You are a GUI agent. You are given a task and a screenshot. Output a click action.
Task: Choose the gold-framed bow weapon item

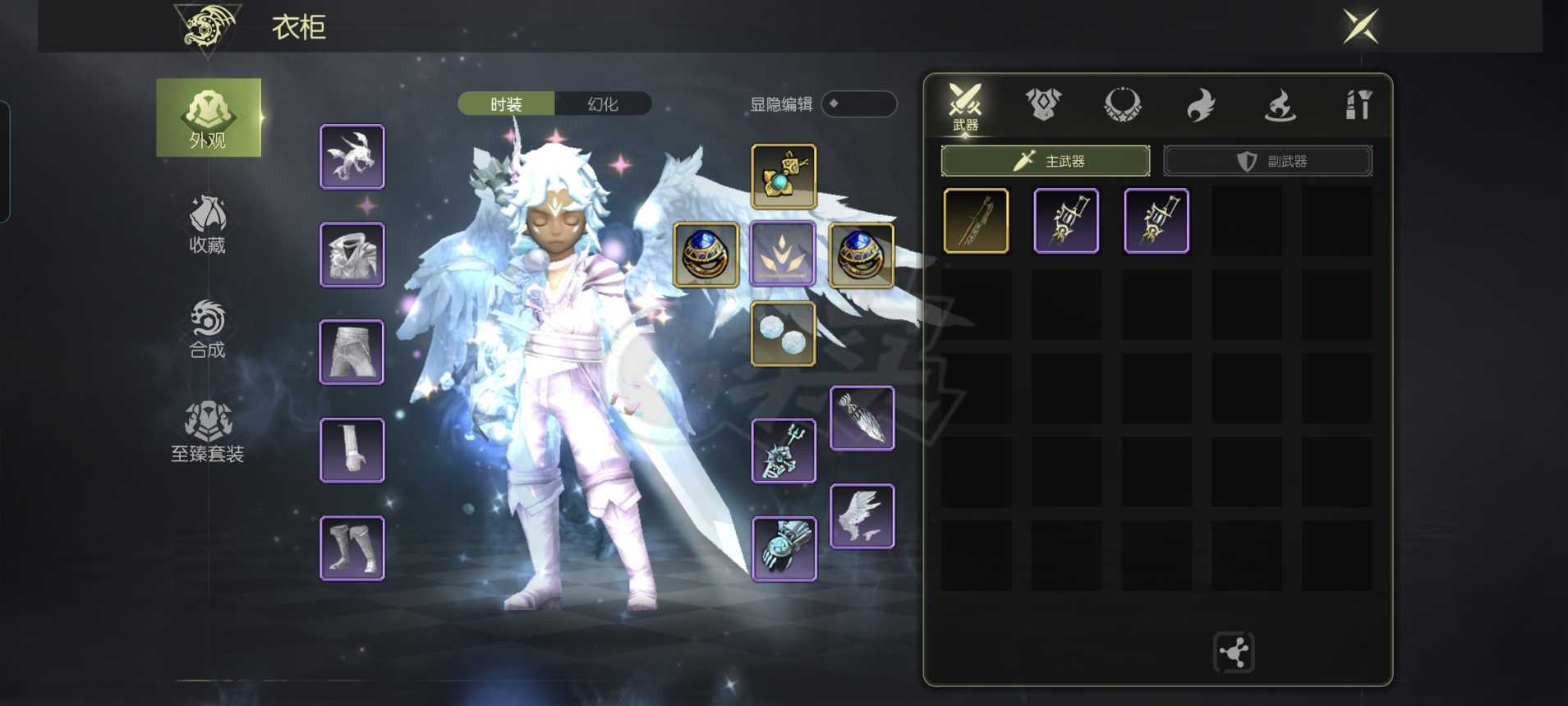tap(976, 221)
